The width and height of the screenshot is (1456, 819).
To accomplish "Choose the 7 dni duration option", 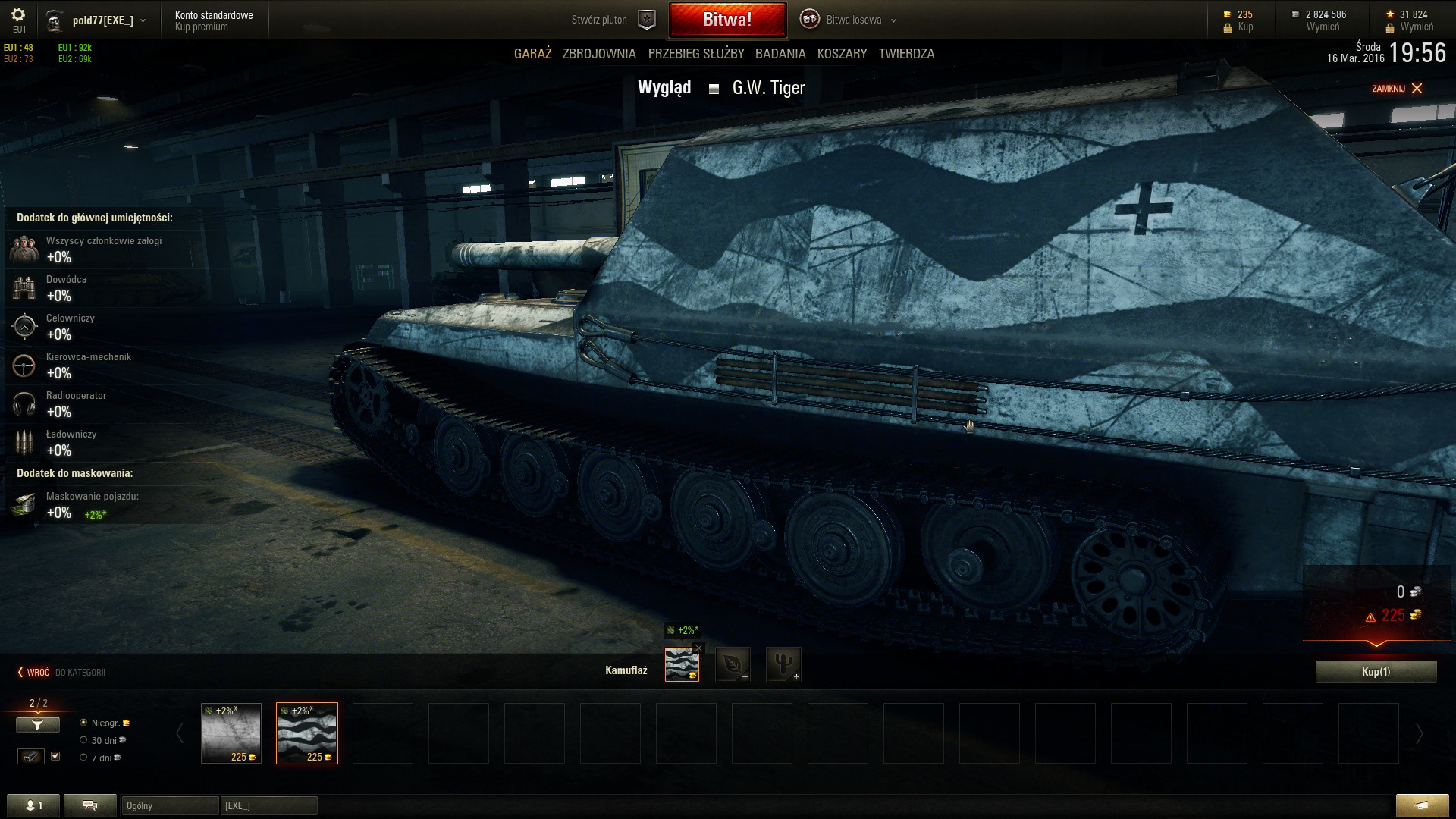I will pyautogui.click(x=84, y=758).
